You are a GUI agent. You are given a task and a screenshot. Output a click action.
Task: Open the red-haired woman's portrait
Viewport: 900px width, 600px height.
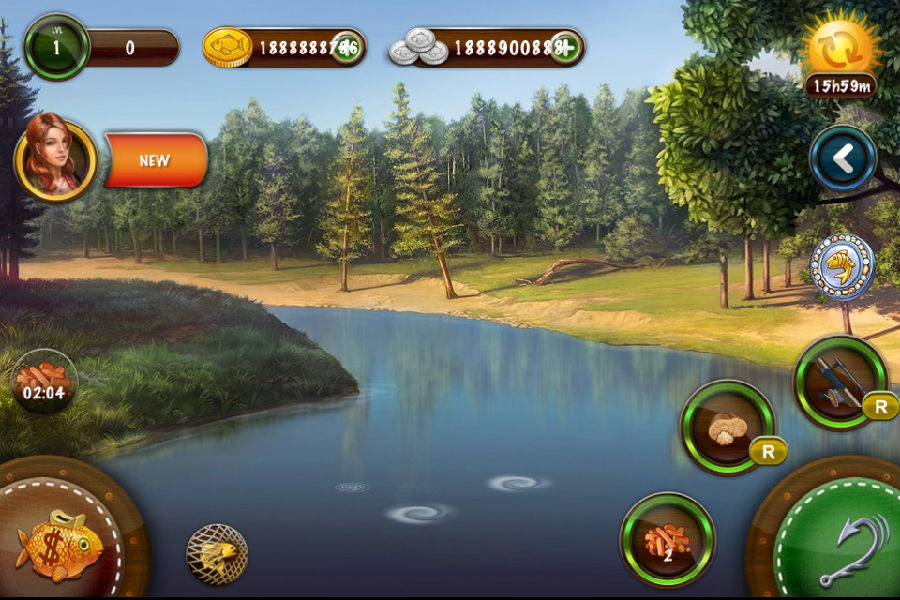(x=56, y=158)
